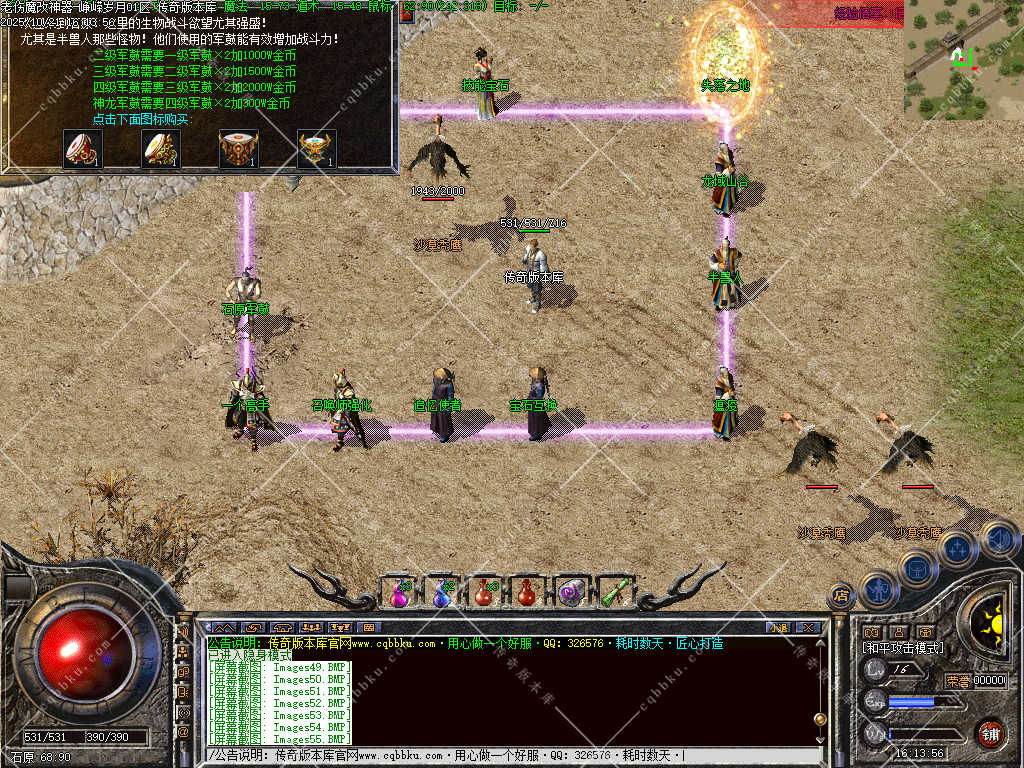
Task: Click the 小退 logout button
Action: tap(778, 627)
